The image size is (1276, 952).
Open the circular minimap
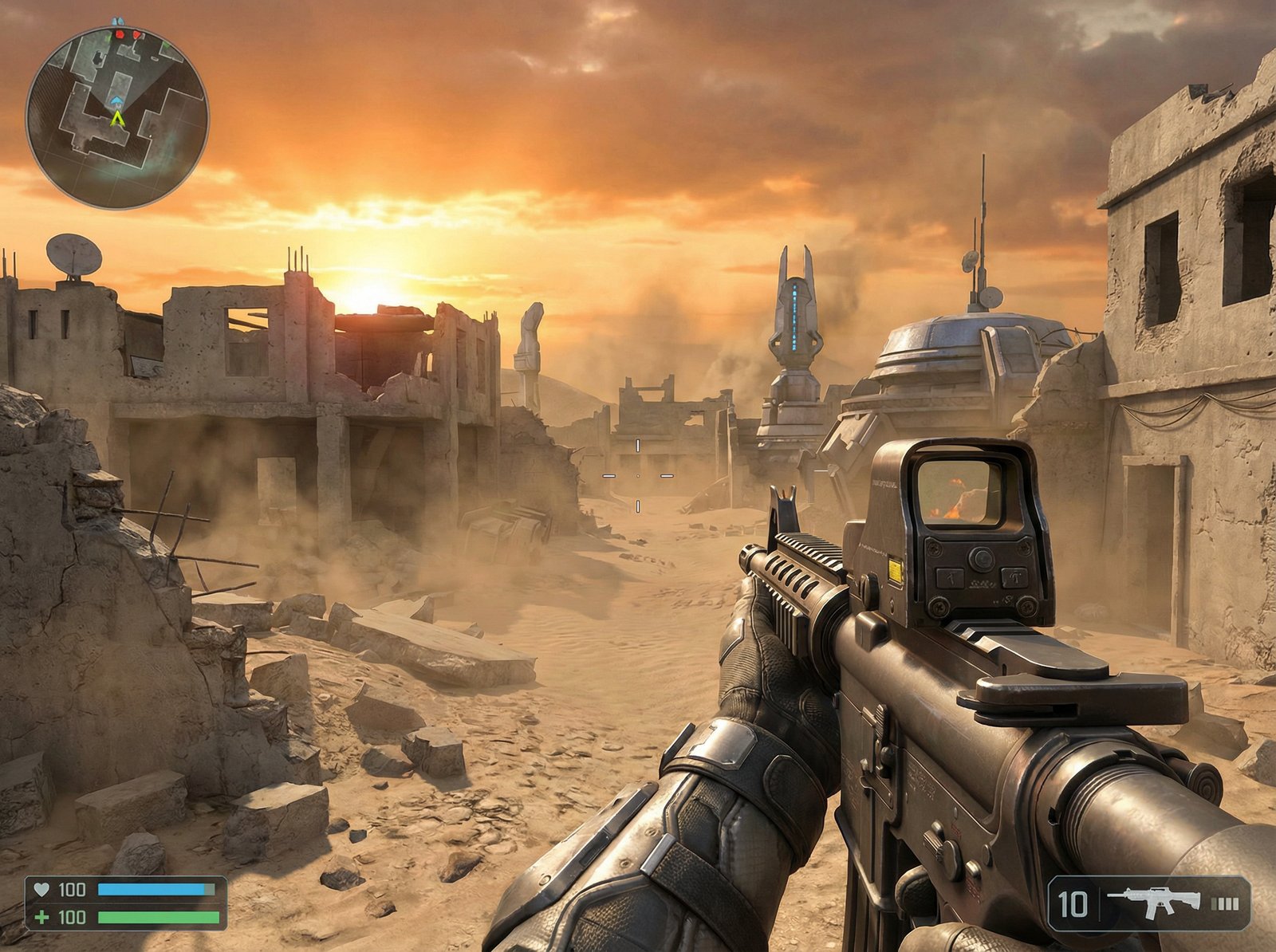click(x=117, y=116)
